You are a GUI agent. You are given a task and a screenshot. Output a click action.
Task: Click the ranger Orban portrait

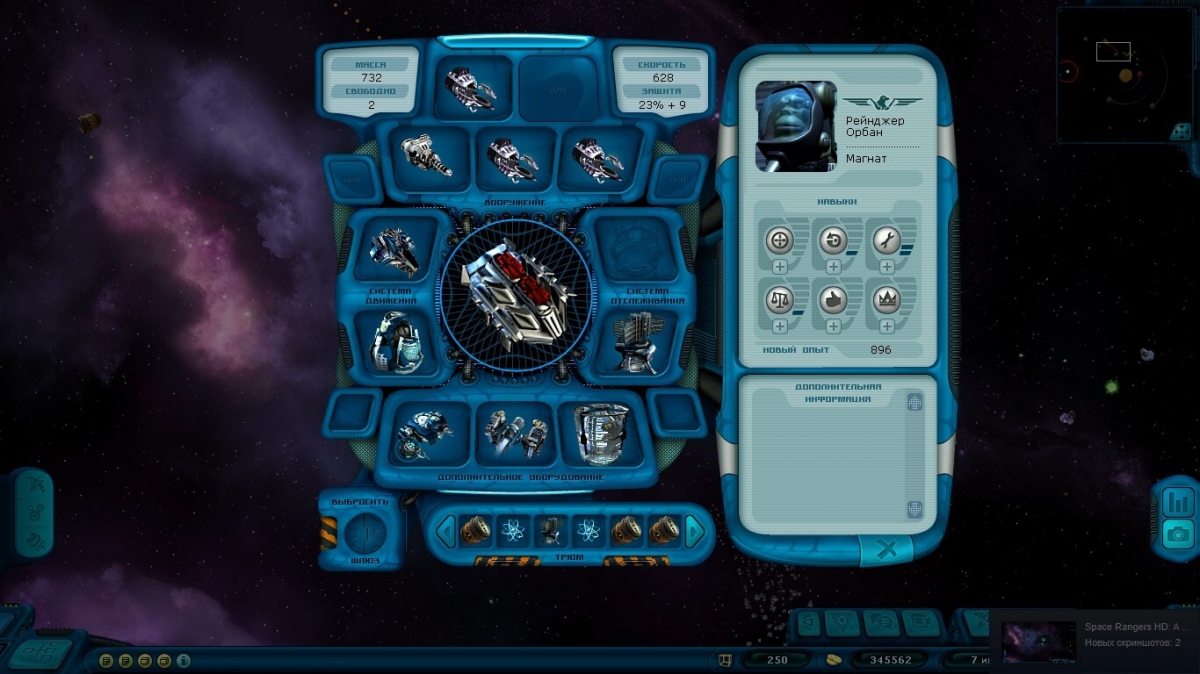click(796, 126)
